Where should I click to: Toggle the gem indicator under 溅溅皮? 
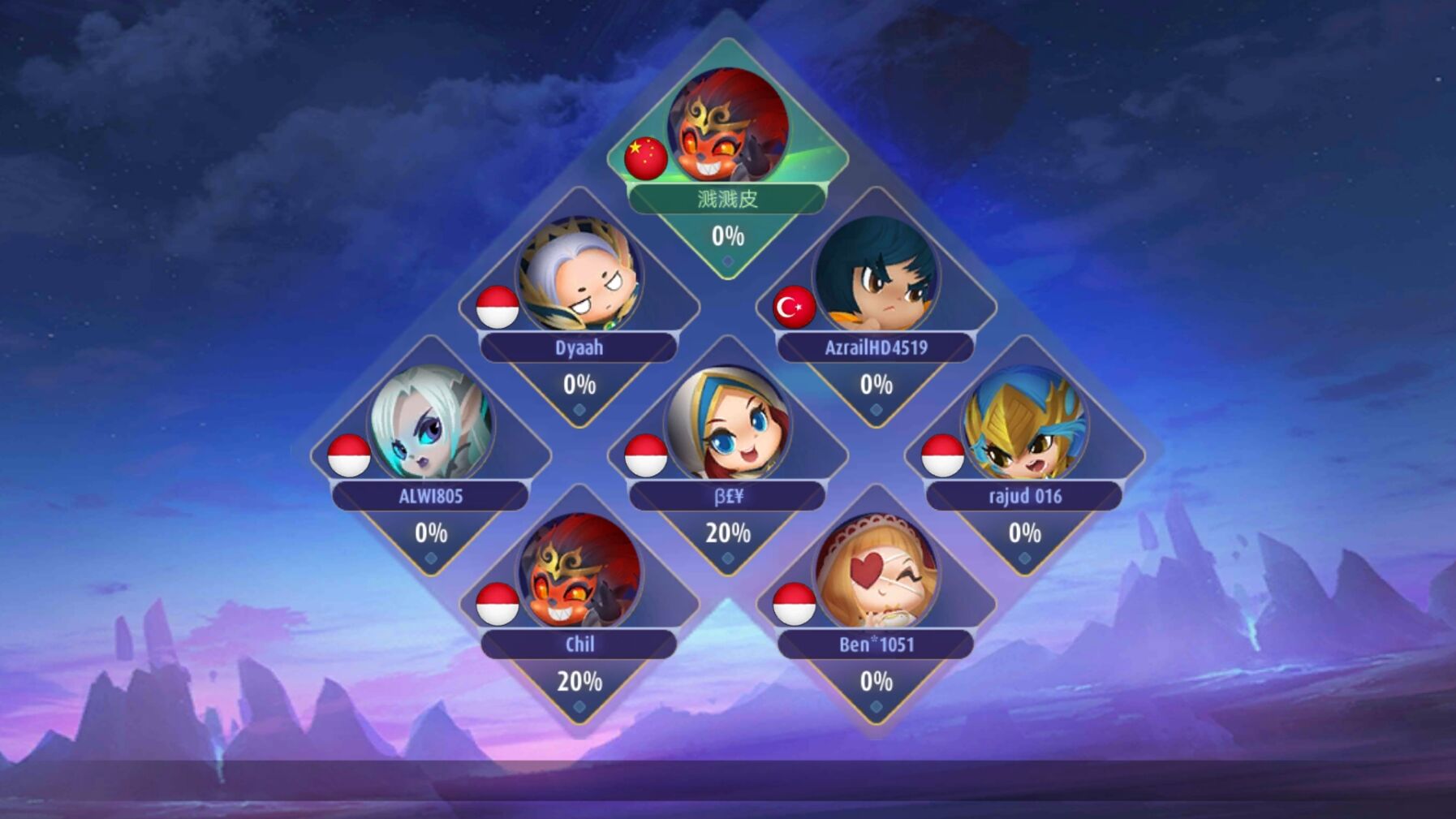(726, 261)
